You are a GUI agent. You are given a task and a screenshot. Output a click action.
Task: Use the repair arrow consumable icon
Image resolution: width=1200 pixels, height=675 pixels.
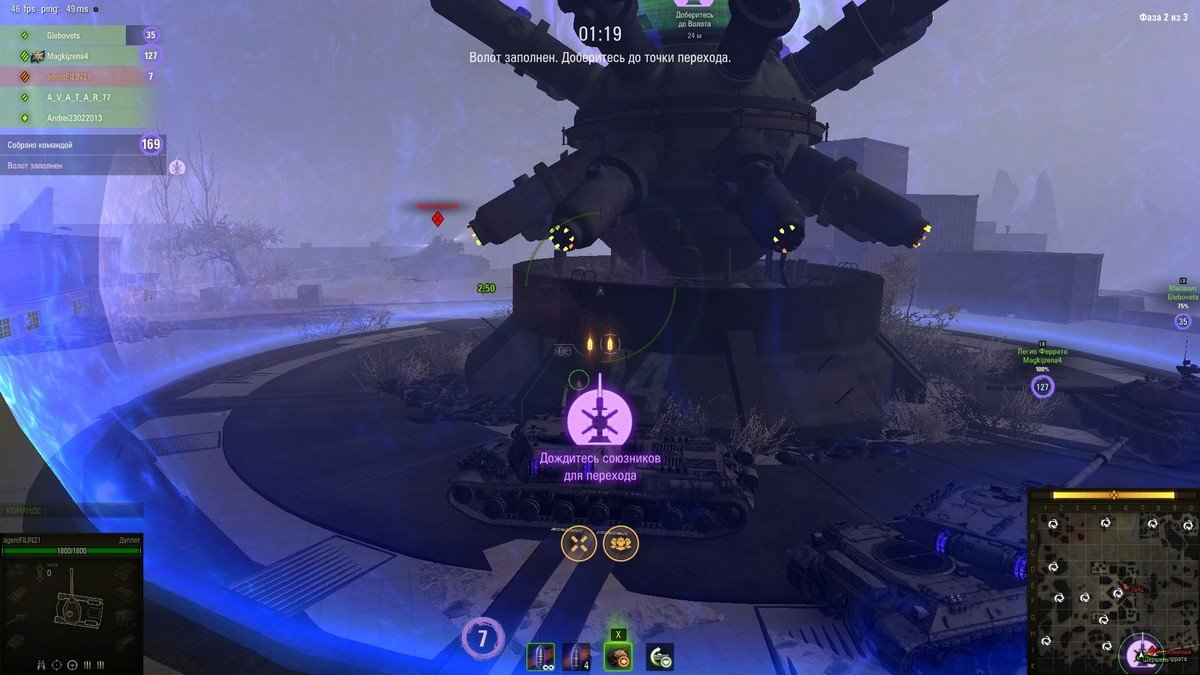tap(660, 657)
